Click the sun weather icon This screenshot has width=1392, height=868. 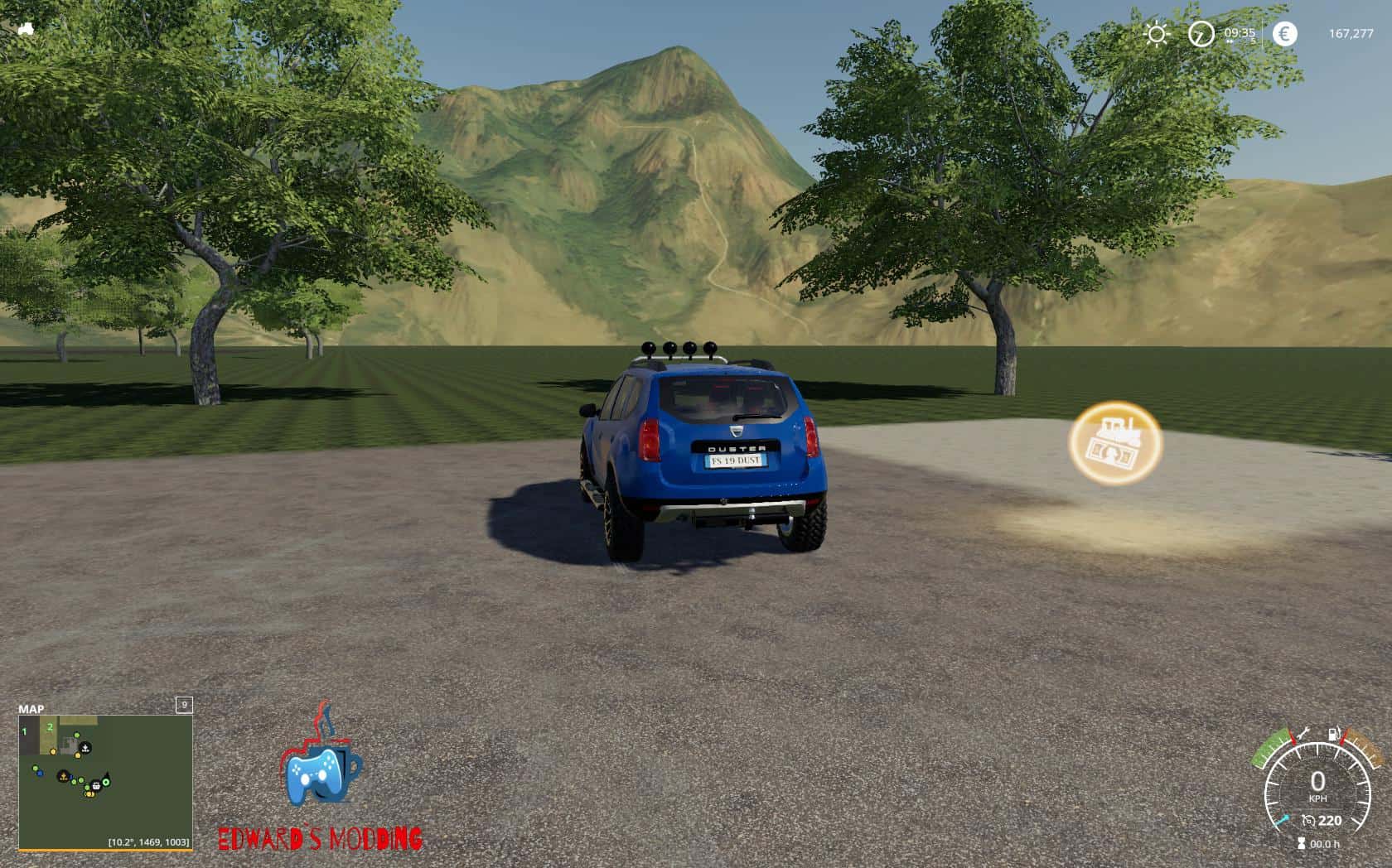pos(1156,31)
